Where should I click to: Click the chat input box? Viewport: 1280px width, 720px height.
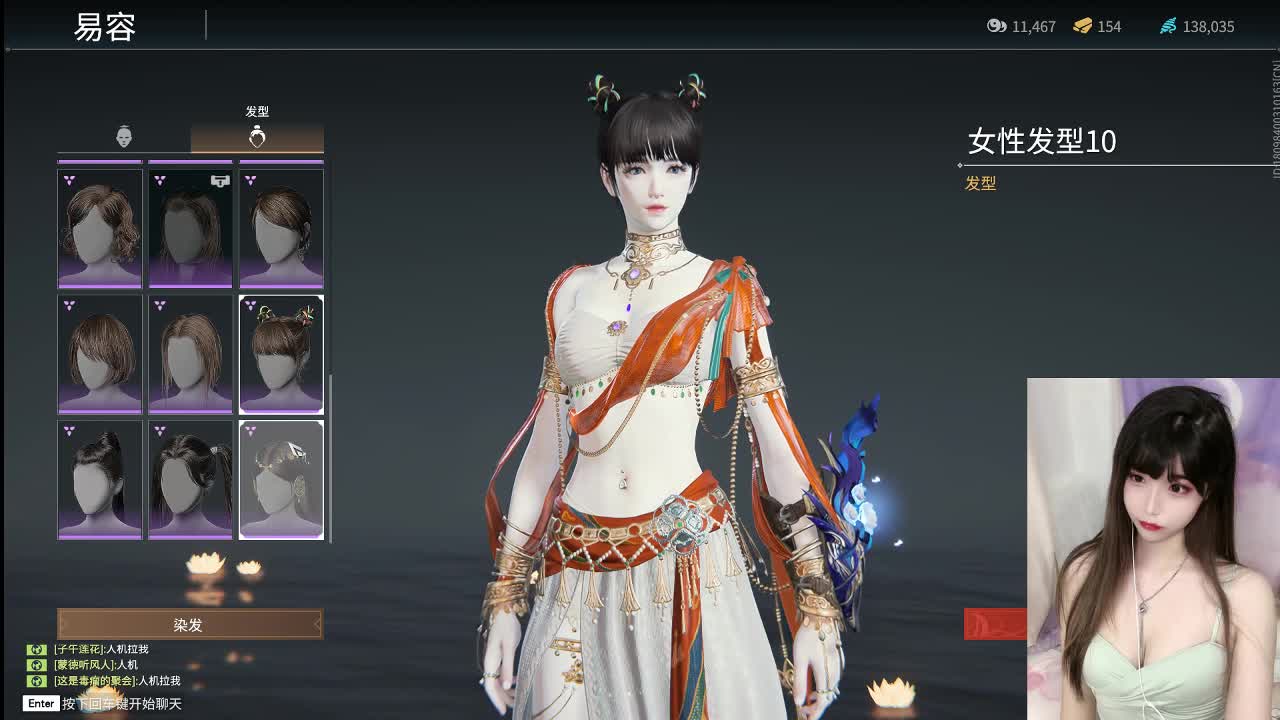(x=122, y=704)
